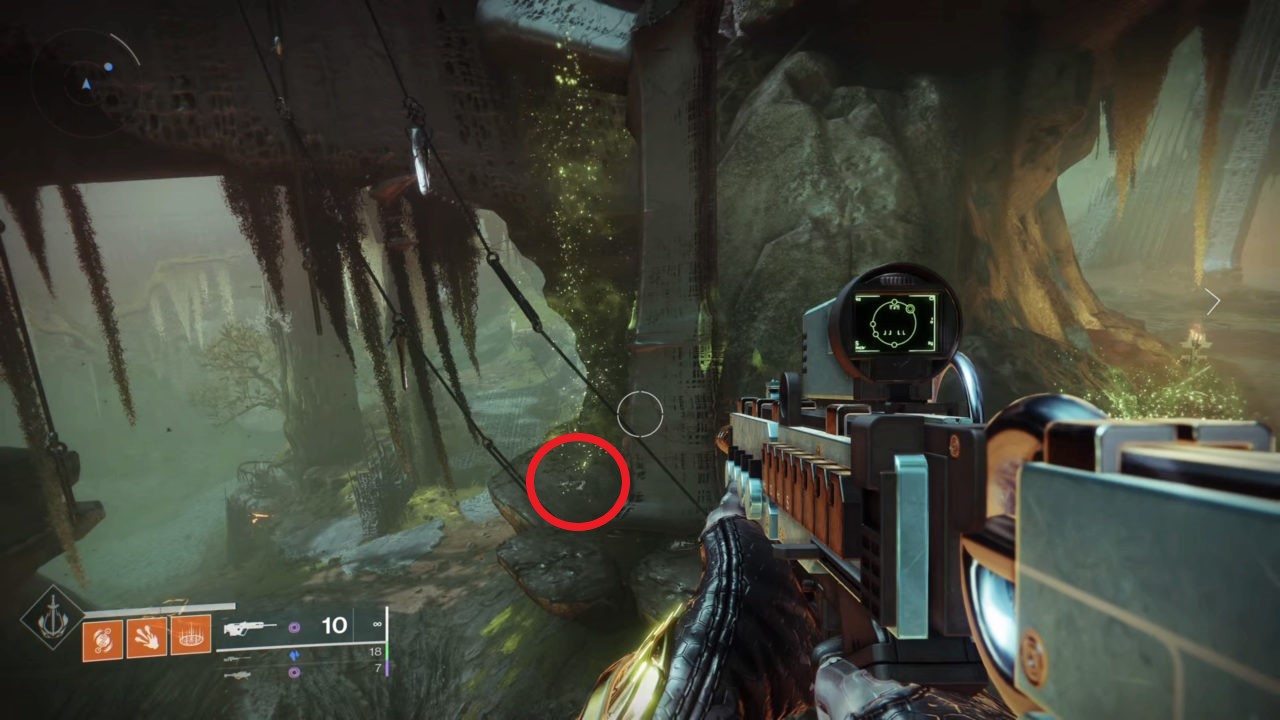The image size is (1280, 720).
Task: Choose the heavy weapon at the bottom
Action: (x=236, y=675)
